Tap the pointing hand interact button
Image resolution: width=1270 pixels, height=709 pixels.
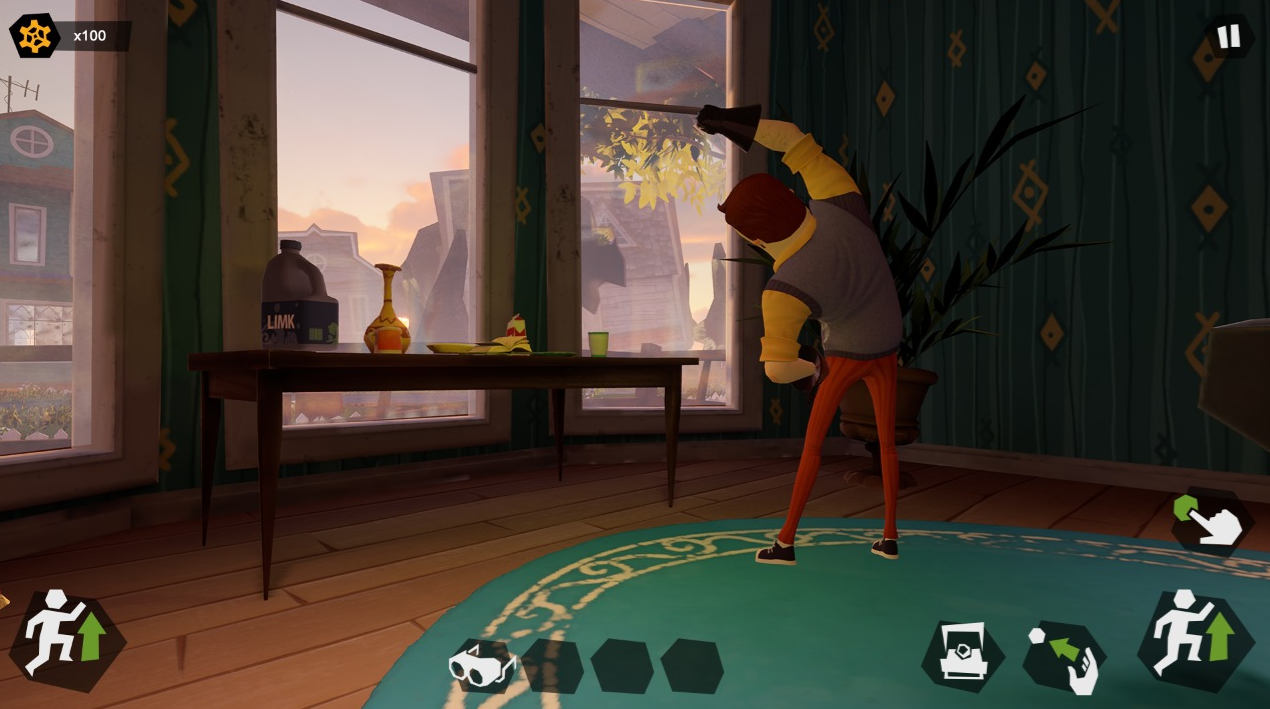pyautogui.click(x=1212, y=521)
